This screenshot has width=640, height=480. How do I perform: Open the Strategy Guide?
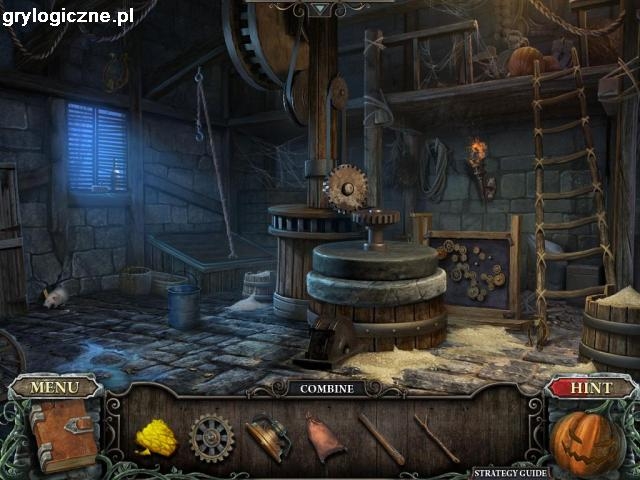point(510,472)
